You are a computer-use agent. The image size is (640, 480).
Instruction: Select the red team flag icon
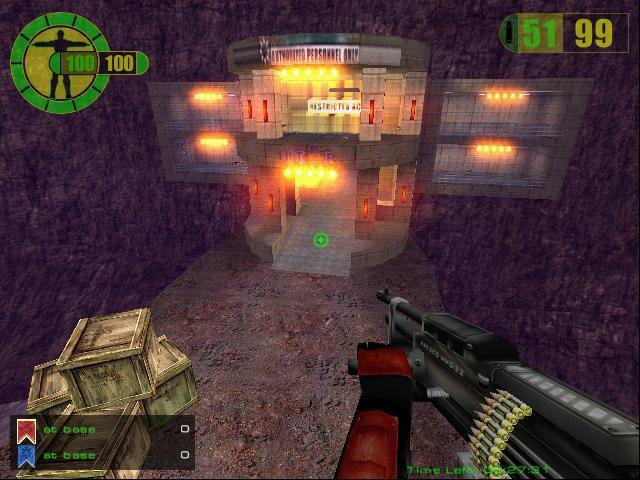(x=27, y=431)
